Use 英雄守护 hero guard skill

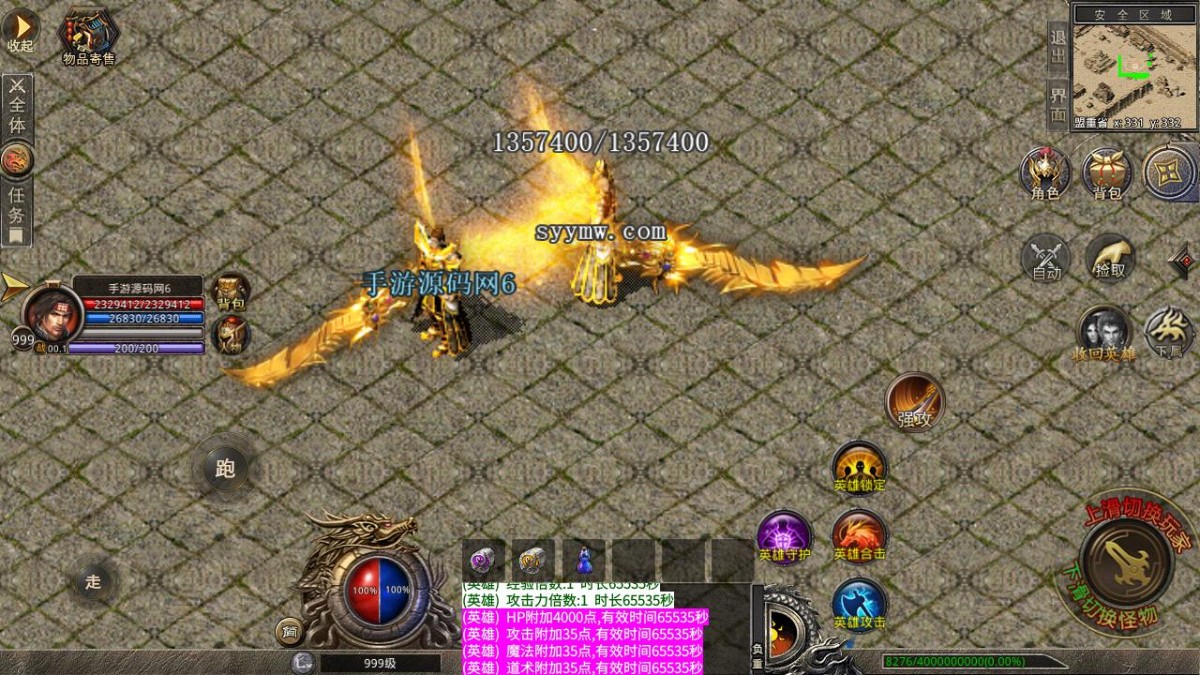(784, 537)
